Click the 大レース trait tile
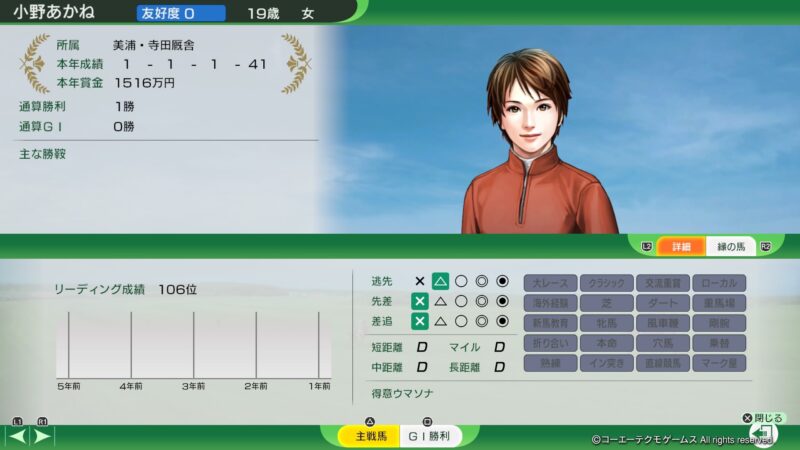Image resolution: width=800 pixels, height=450 pixels. click(x=551, y=283)
